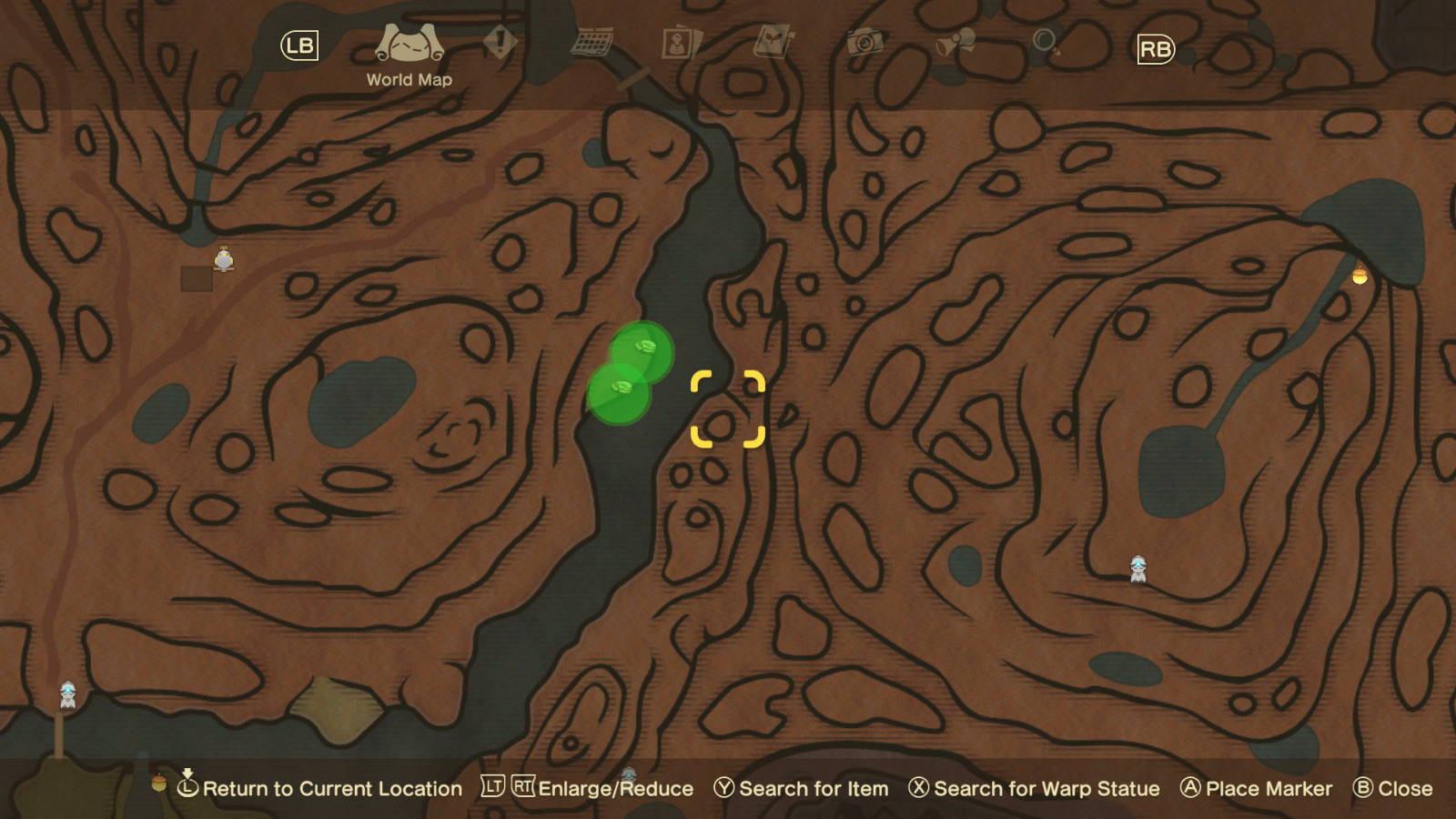Click the RB bumper button label
Image resolution: width=1456 pixels, height=819 pixels.
[1154, 48]
